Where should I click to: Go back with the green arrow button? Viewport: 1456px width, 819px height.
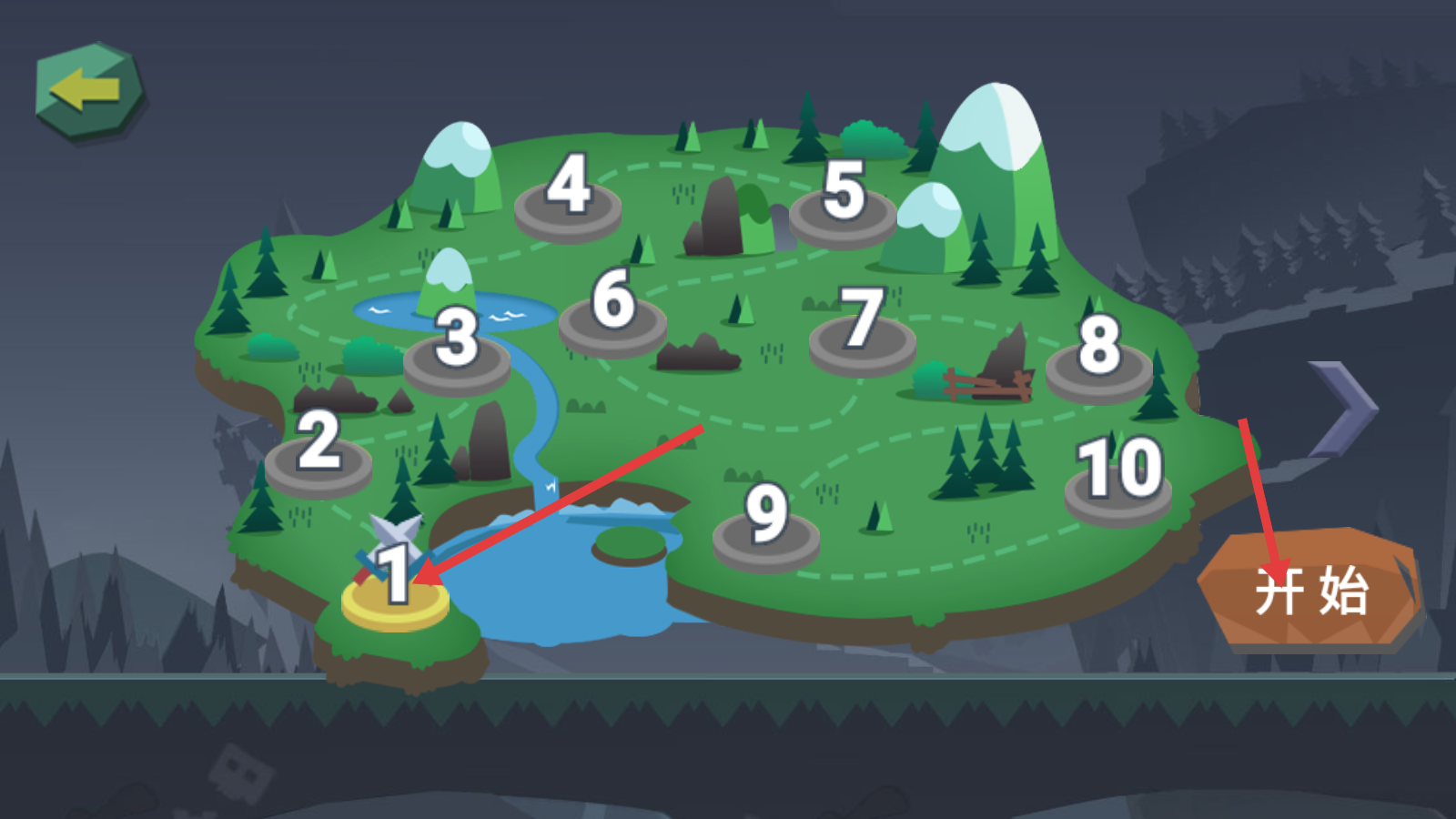pyautogui.click(x=88, y=91)
